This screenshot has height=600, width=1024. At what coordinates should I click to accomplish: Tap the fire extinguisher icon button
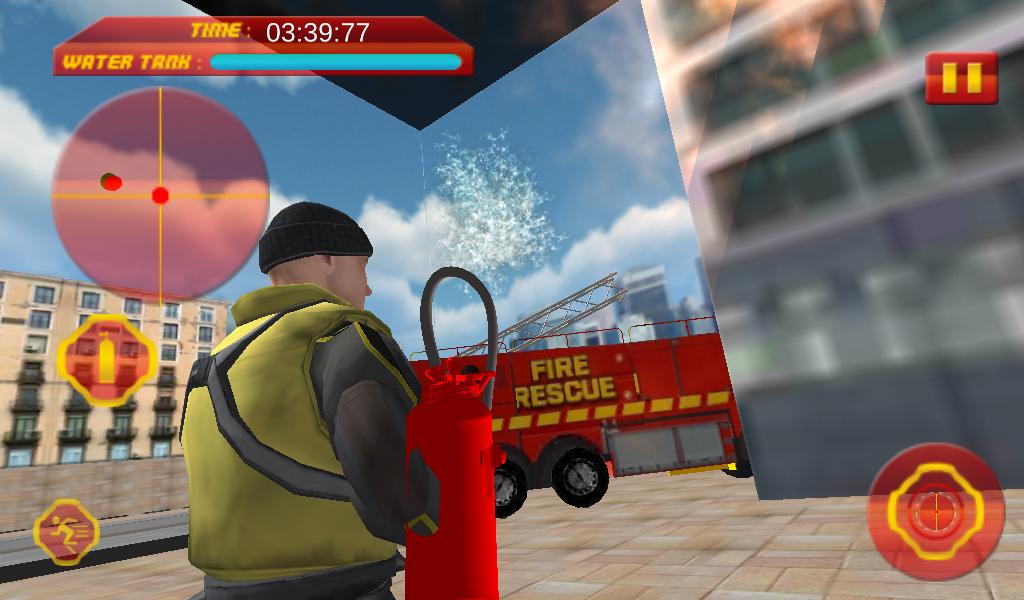107,360
